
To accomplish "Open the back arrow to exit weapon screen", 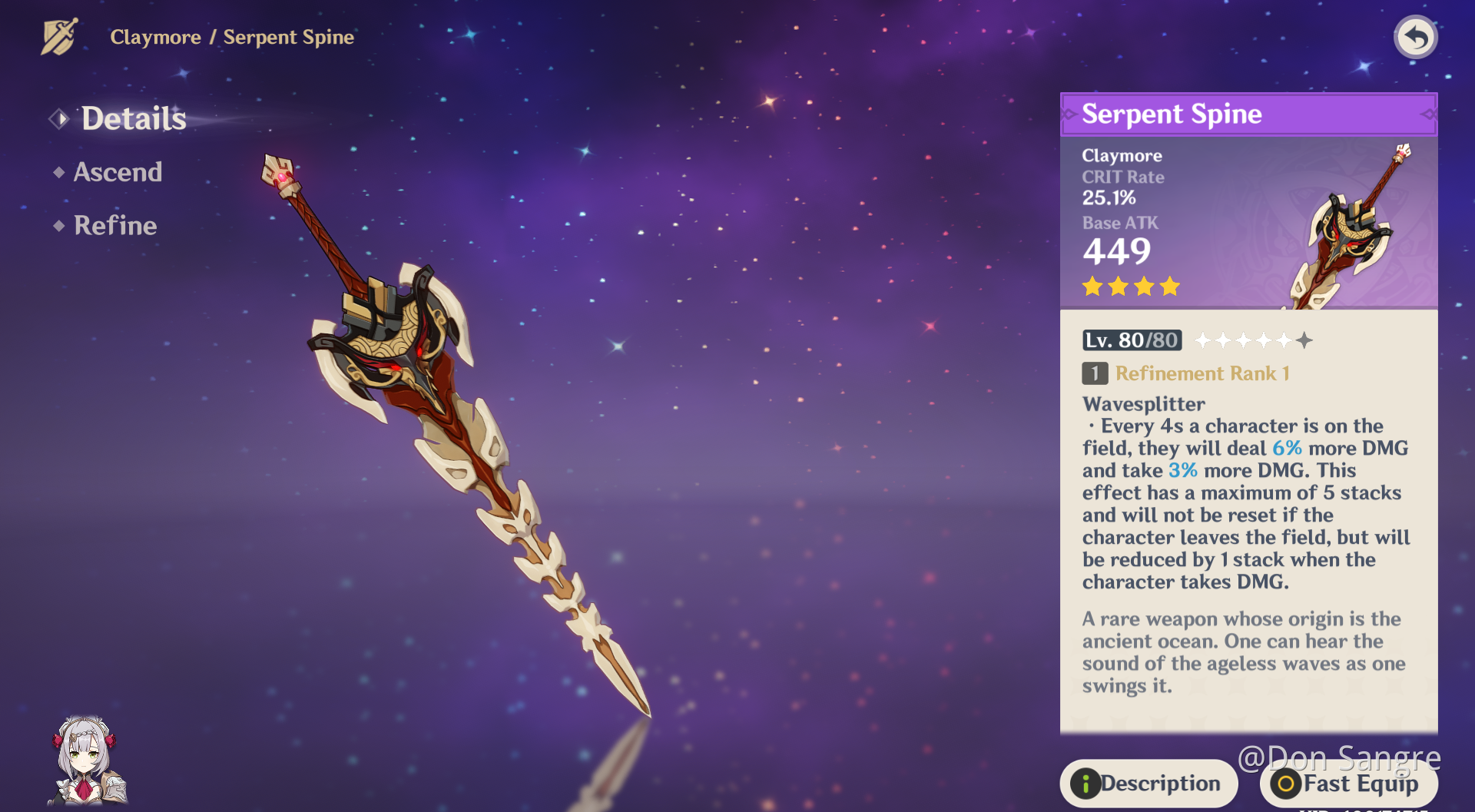I will point(1416,35).
